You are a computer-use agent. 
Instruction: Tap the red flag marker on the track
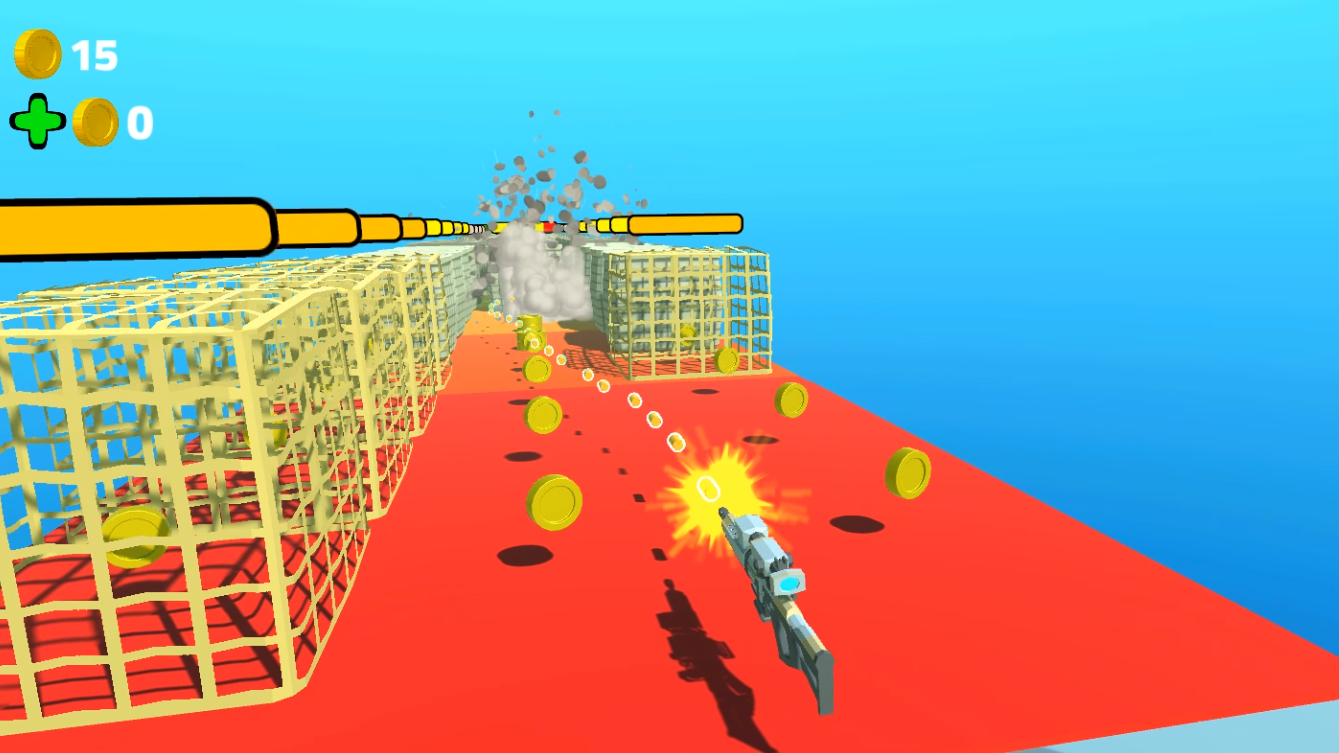pos(548,228)
